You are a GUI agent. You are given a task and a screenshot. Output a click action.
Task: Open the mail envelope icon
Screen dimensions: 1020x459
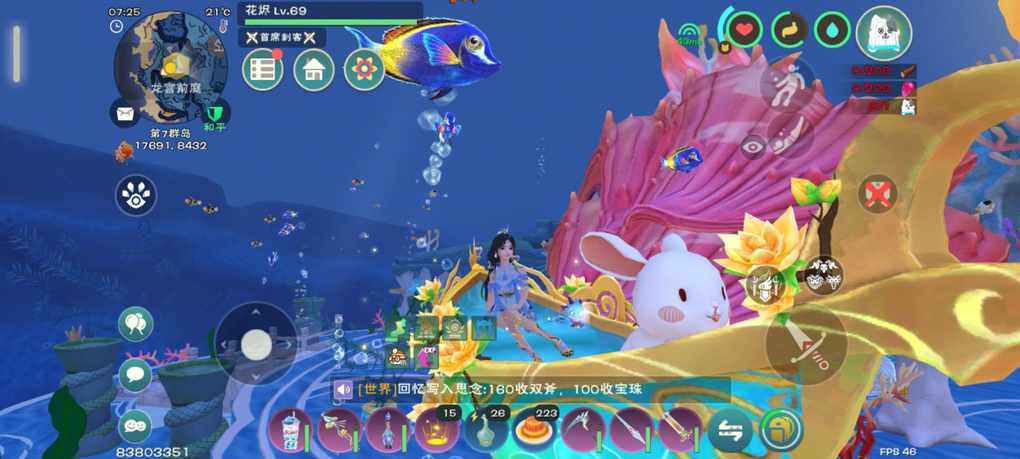[x=125, y=114]
